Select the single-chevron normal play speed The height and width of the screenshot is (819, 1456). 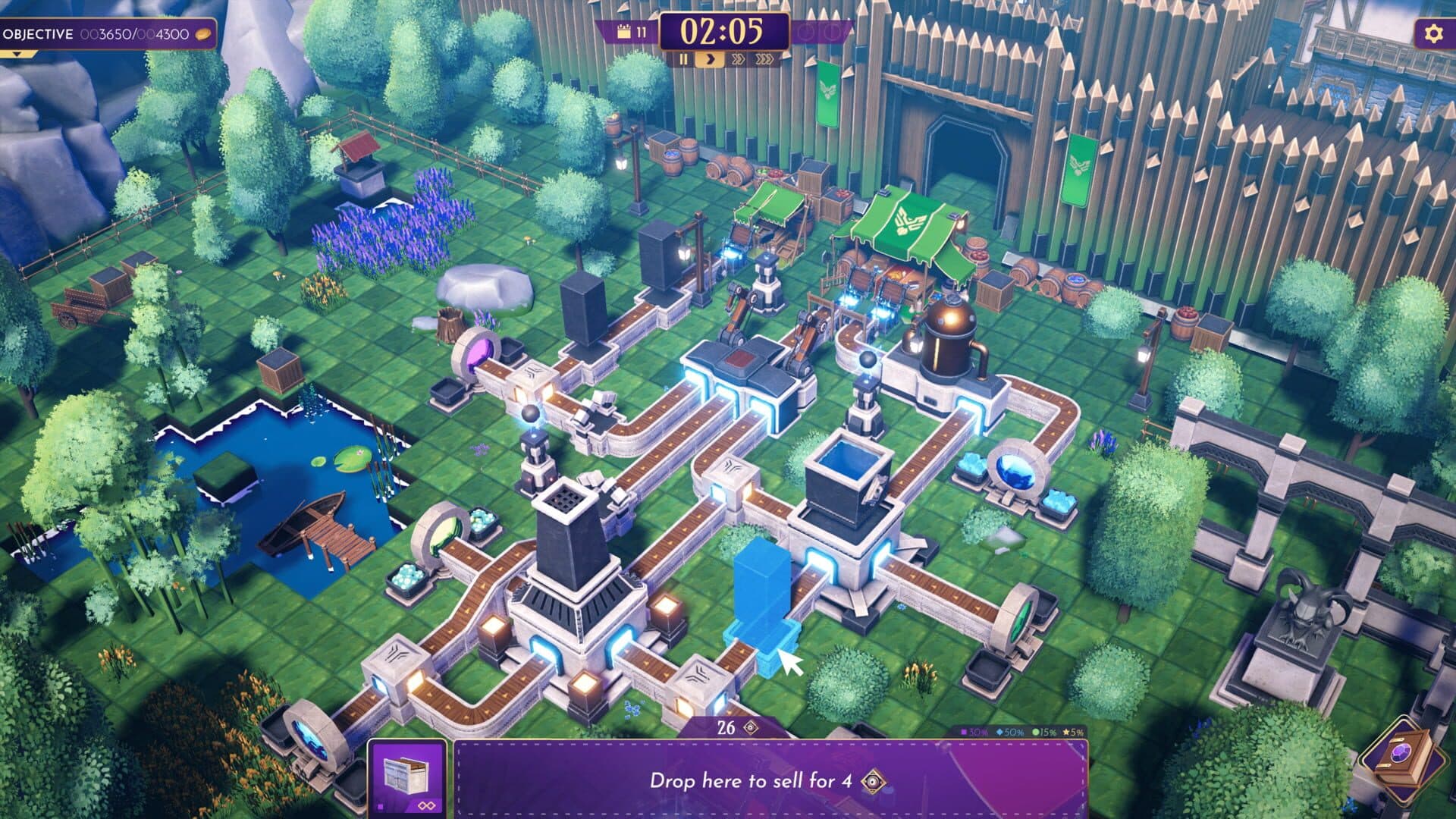(711, 59)
